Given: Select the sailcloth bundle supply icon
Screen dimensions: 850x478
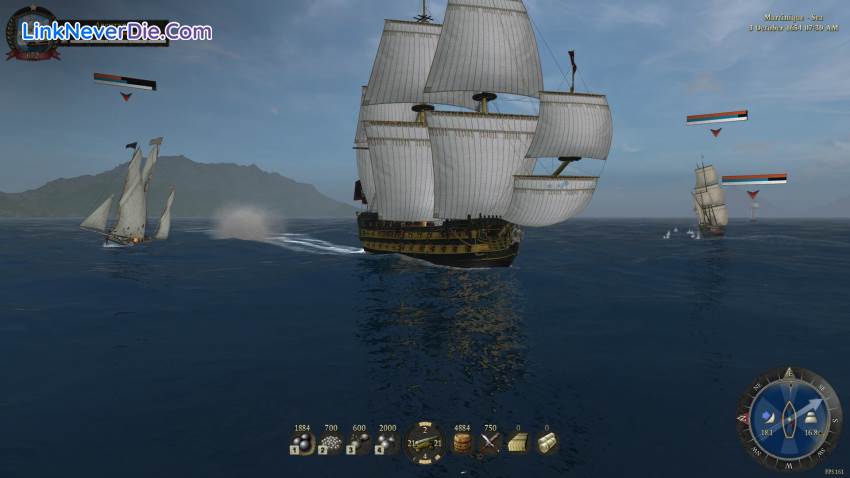Looking at the screenshot, I should (x=546, y=443).
